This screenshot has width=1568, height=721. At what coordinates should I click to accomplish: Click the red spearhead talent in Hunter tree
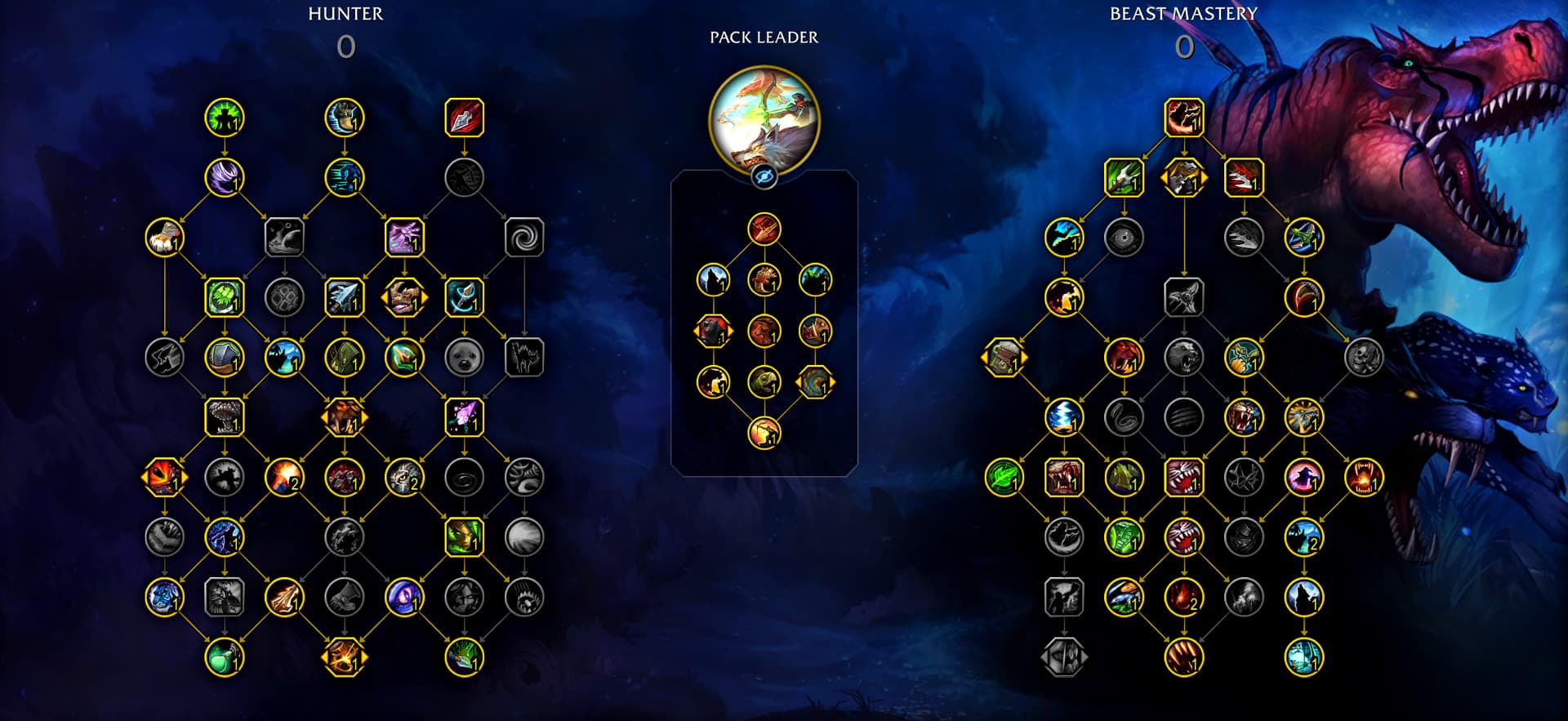tap(464, 118)
